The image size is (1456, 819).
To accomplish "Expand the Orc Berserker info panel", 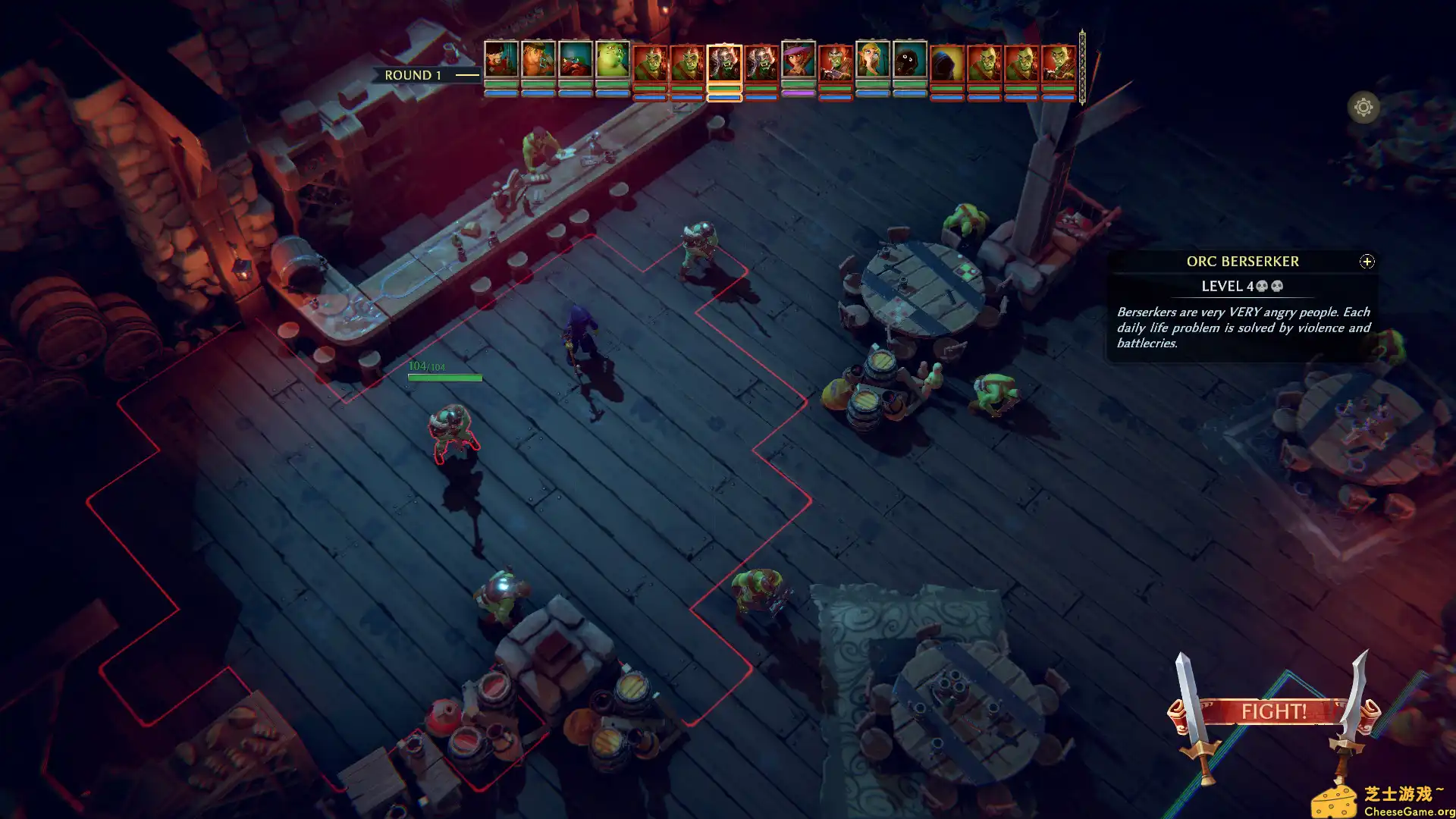I will (x=1367, y=262).
